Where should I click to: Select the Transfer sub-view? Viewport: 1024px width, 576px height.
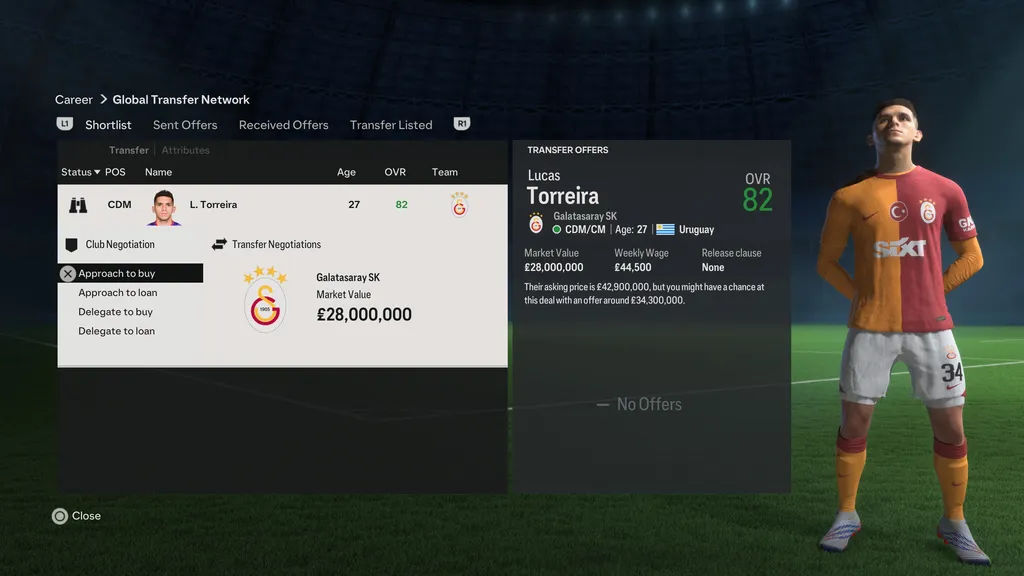(129, 150)
